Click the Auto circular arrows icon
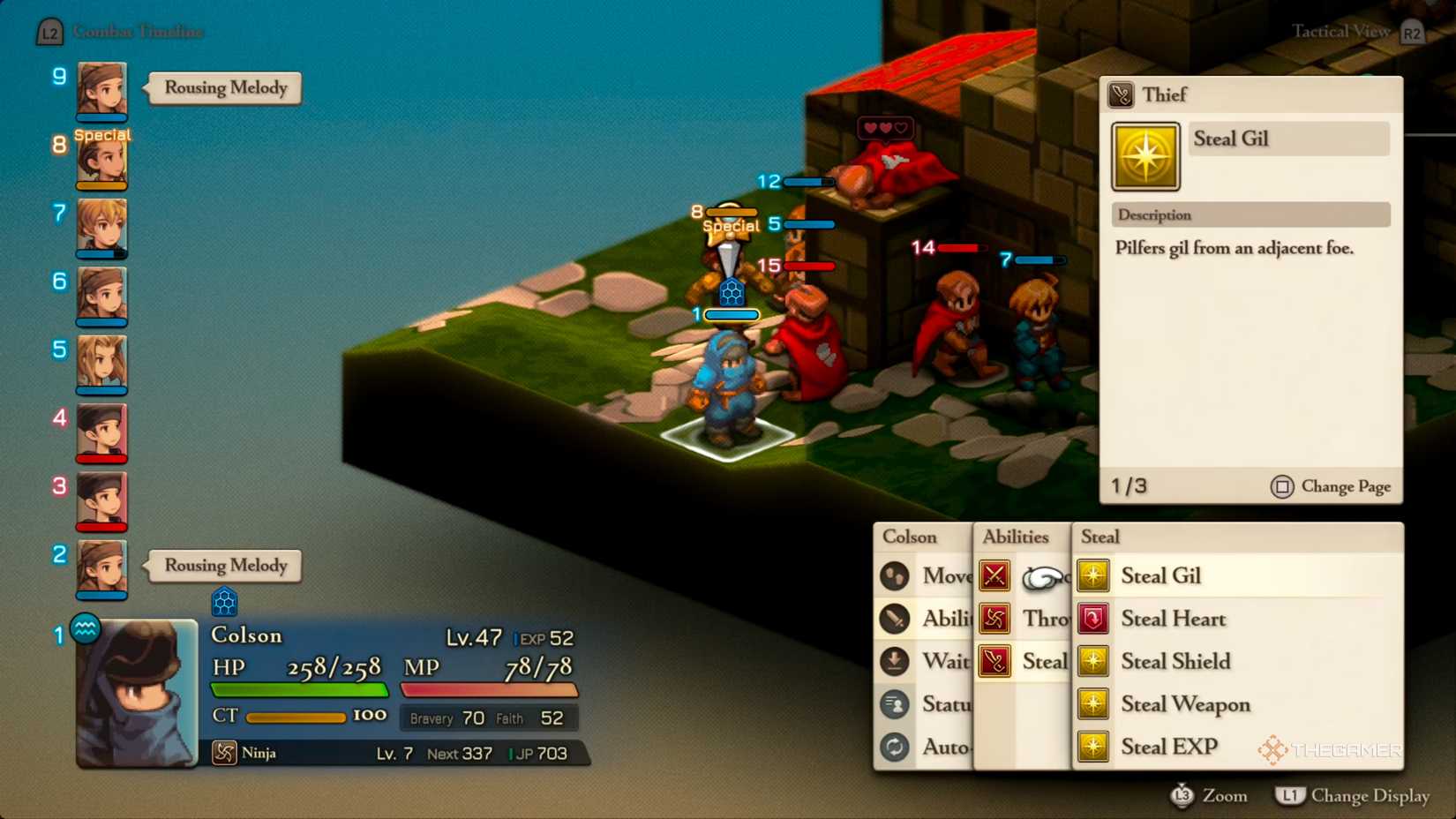1456x819 pixels. (x=895, y=747)
